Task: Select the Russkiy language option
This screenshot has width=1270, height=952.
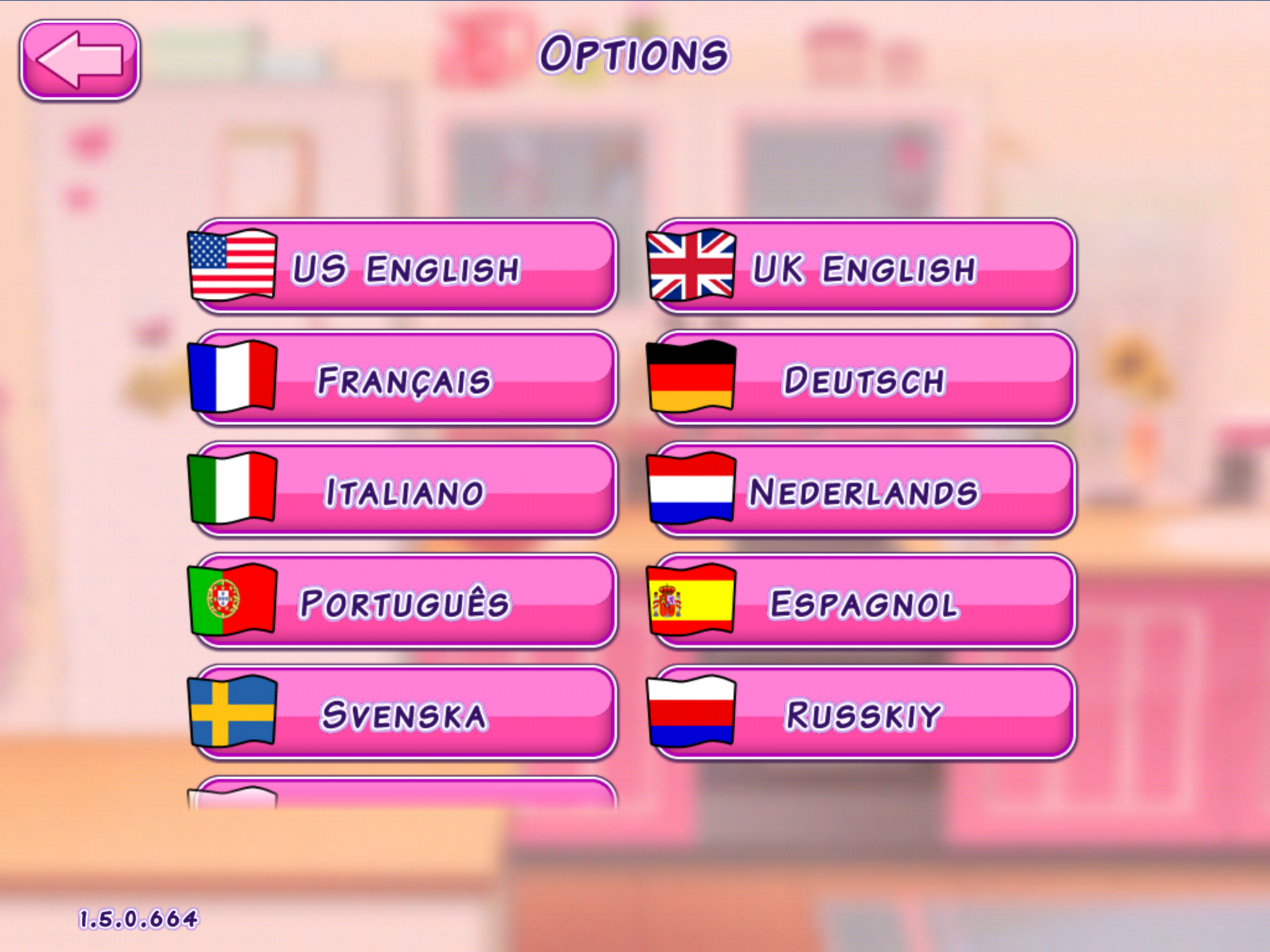Action: click(x=863, y=713)
